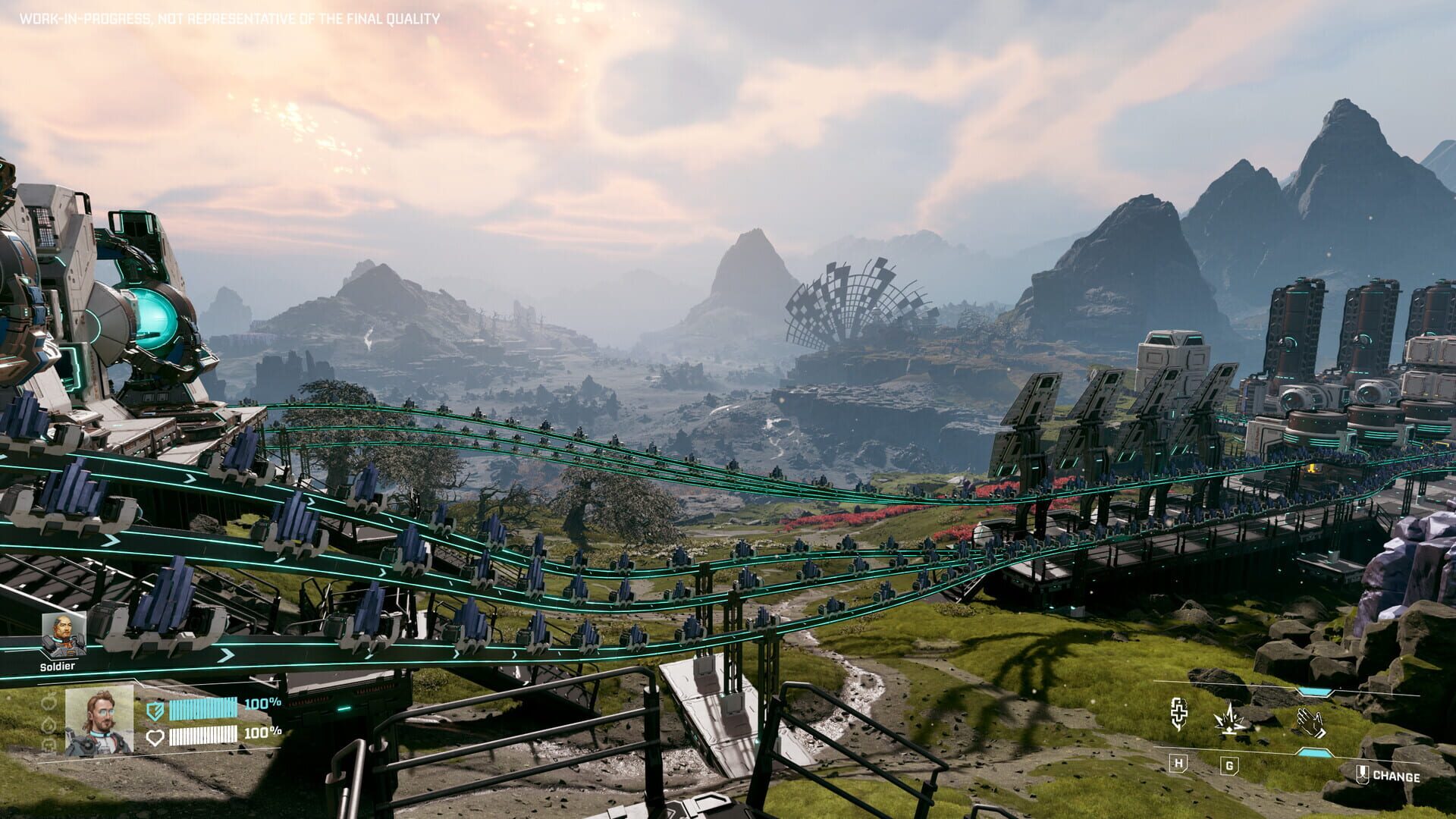Click the mouse icon beside the CHANGE label
Viewport: 1456px width, 819px height.
(x=1362, y=773)
